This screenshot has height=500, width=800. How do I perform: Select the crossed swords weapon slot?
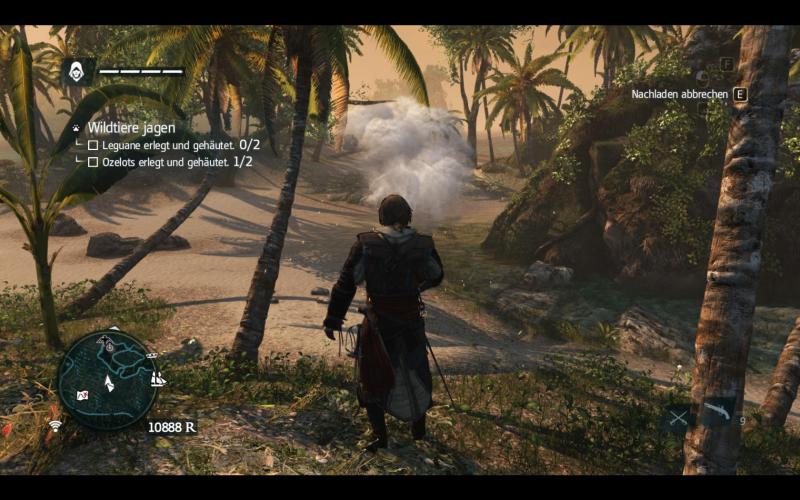coord(679,417)
